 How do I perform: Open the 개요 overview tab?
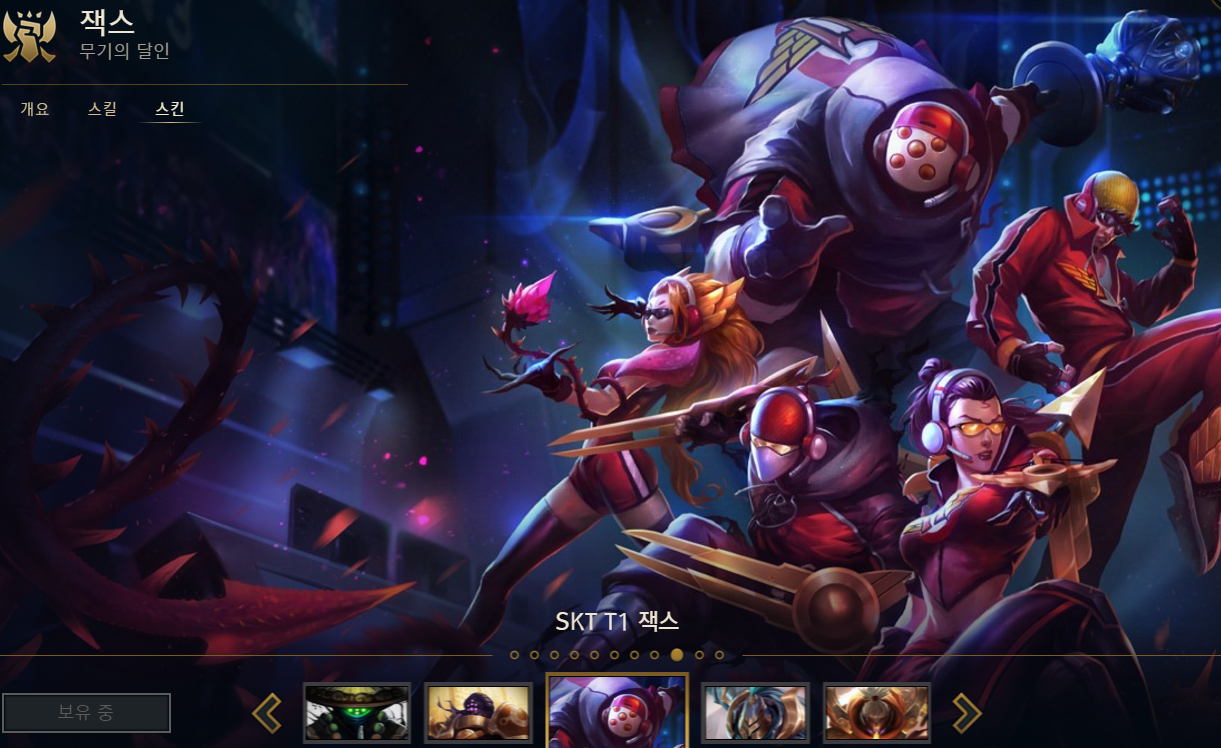[35, 109]
